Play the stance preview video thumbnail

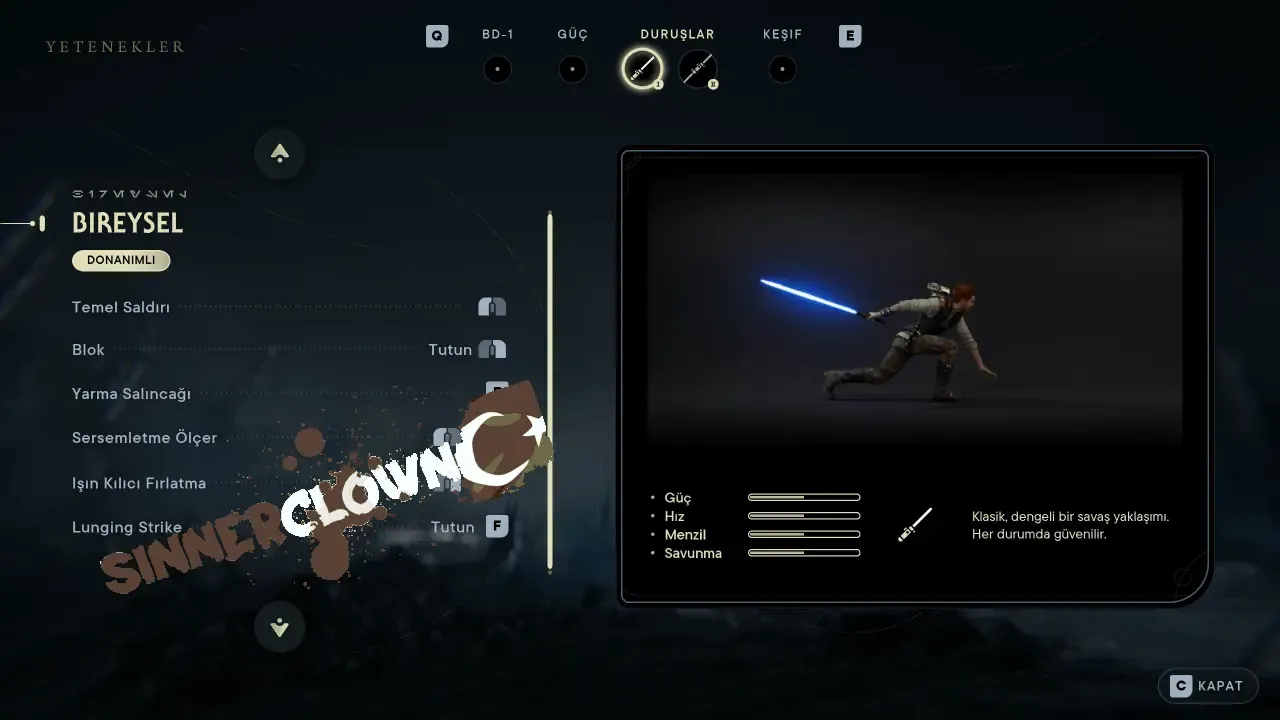point(914,310)
